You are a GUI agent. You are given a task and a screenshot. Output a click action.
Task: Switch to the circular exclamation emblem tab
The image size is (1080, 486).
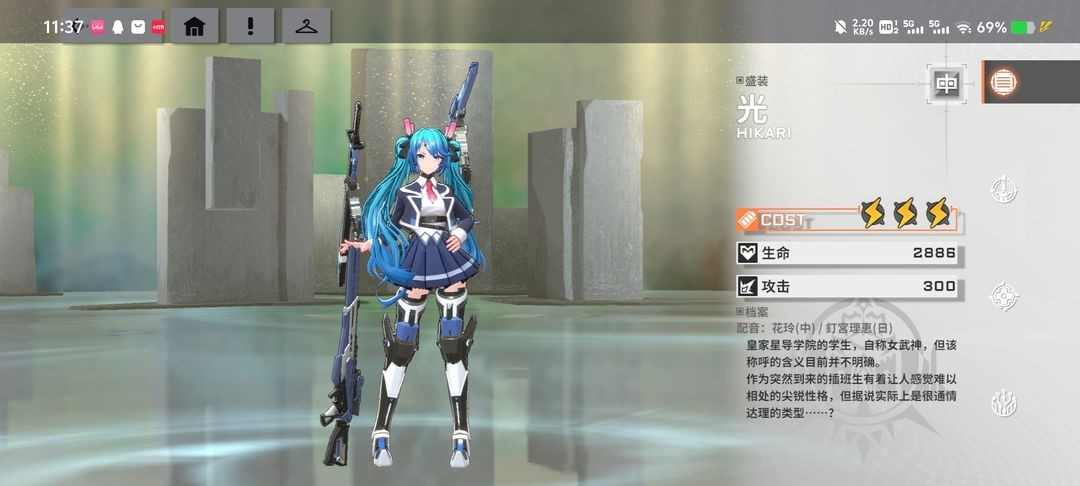pos(1003,189)
